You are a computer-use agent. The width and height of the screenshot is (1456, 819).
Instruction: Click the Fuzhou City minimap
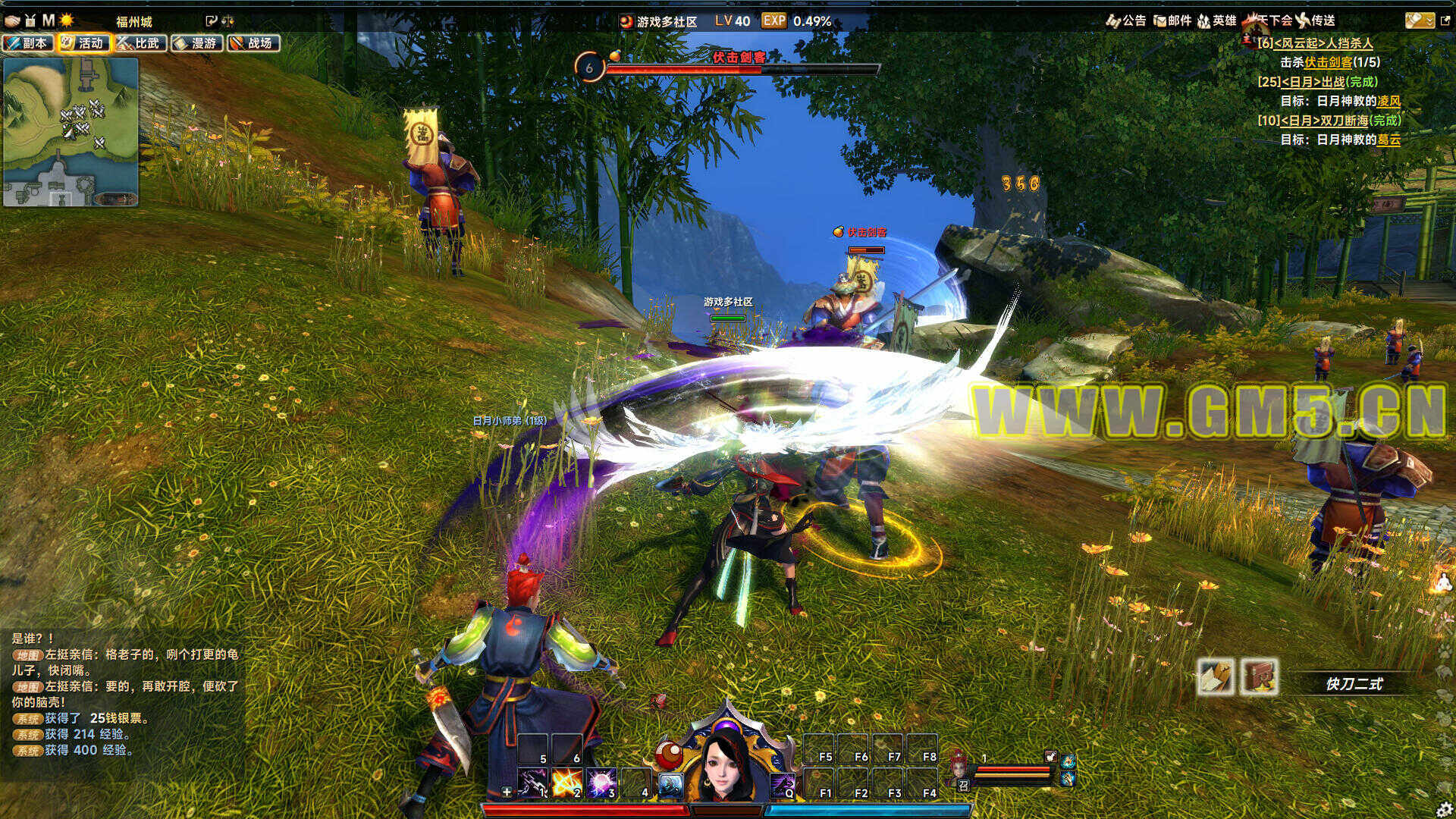pyautogui.click(x=71, y=132)
